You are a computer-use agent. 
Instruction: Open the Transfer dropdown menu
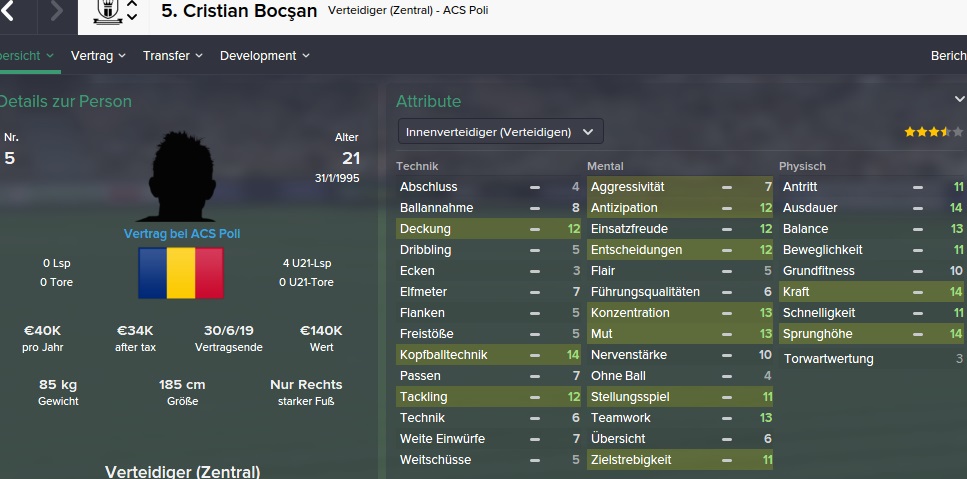click(x=172, y=56)
